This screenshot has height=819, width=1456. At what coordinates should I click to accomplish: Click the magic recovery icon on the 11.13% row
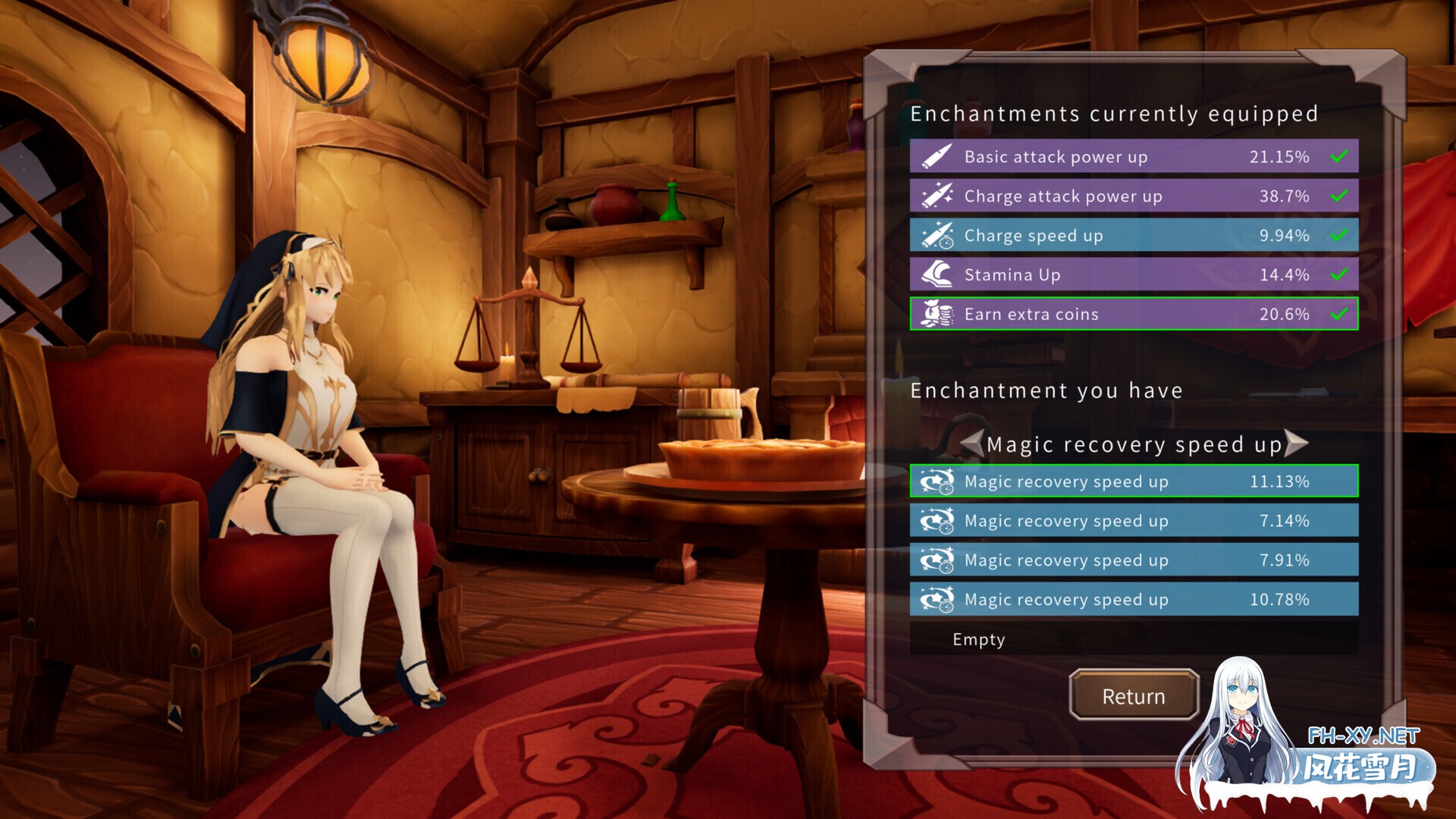pos(938,482)
